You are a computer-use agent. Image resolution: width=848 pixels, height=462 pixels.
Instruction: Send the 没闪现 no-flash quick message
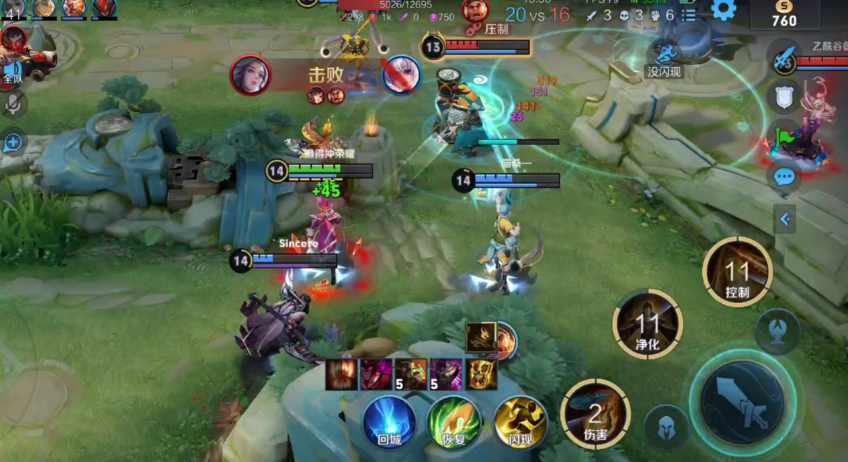pos(664,60)
